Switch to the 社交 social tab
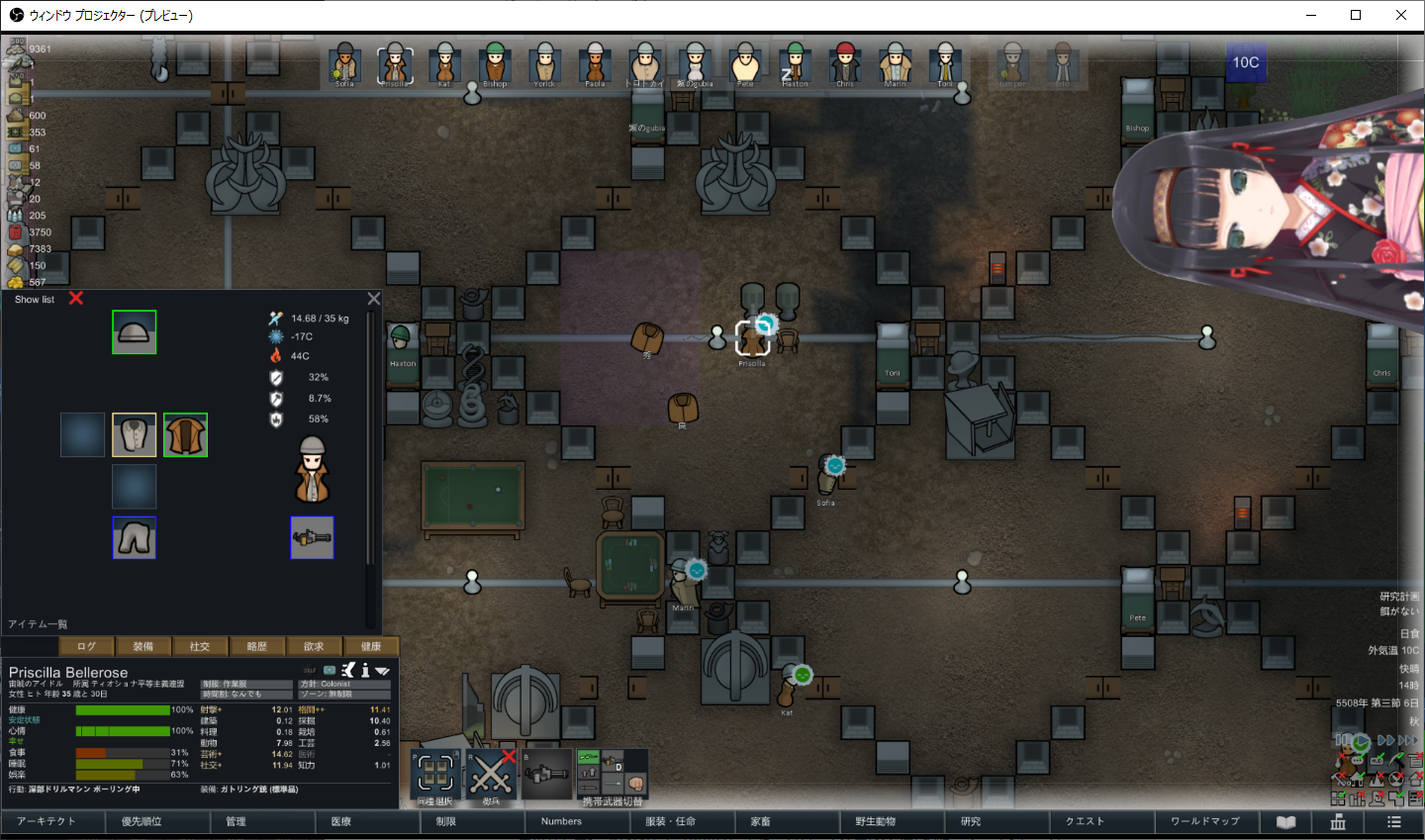Viewport: 1425px width, 840px height. [200, 646]
